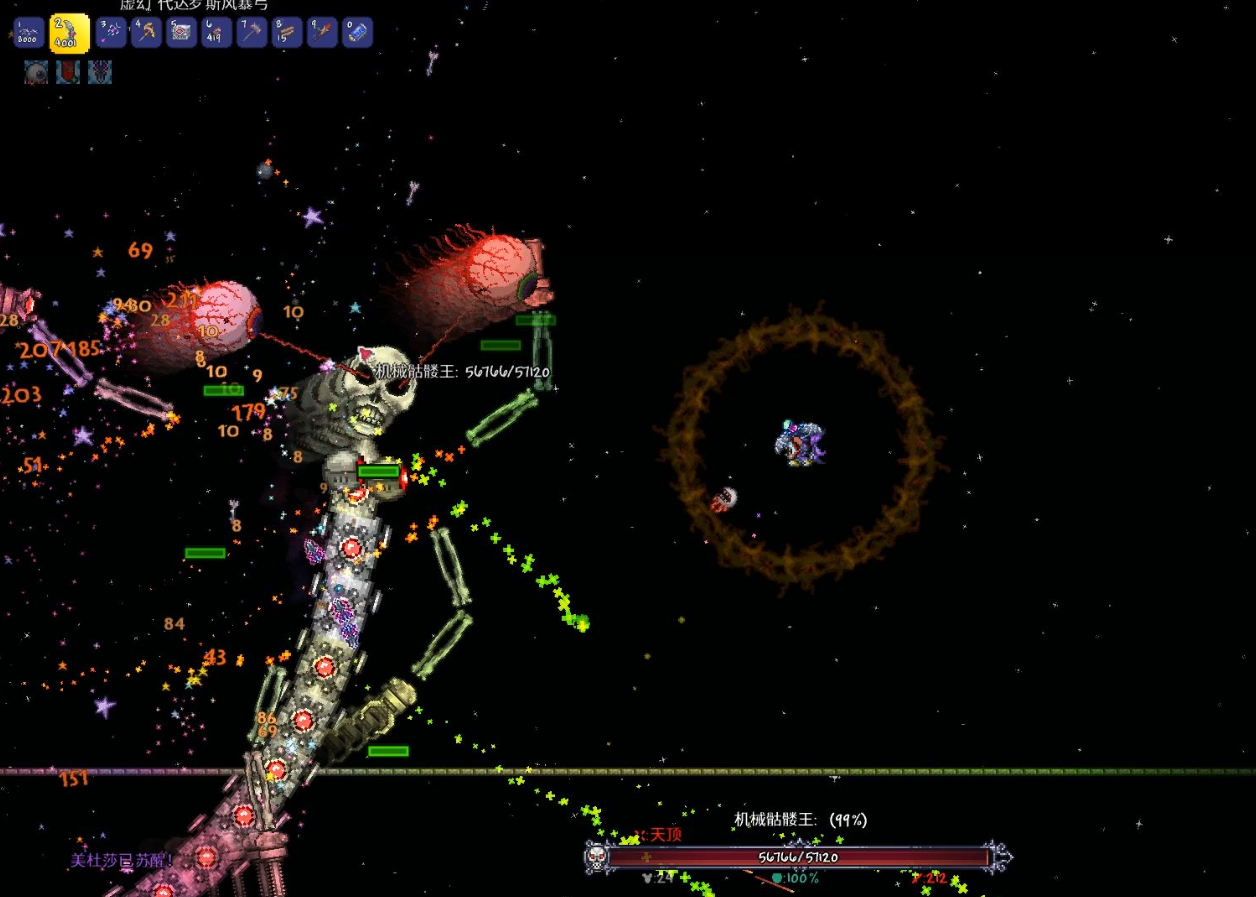Equip the hammer in hotbar slot 7
The image size is (1256, 897).
pos(252,33)
